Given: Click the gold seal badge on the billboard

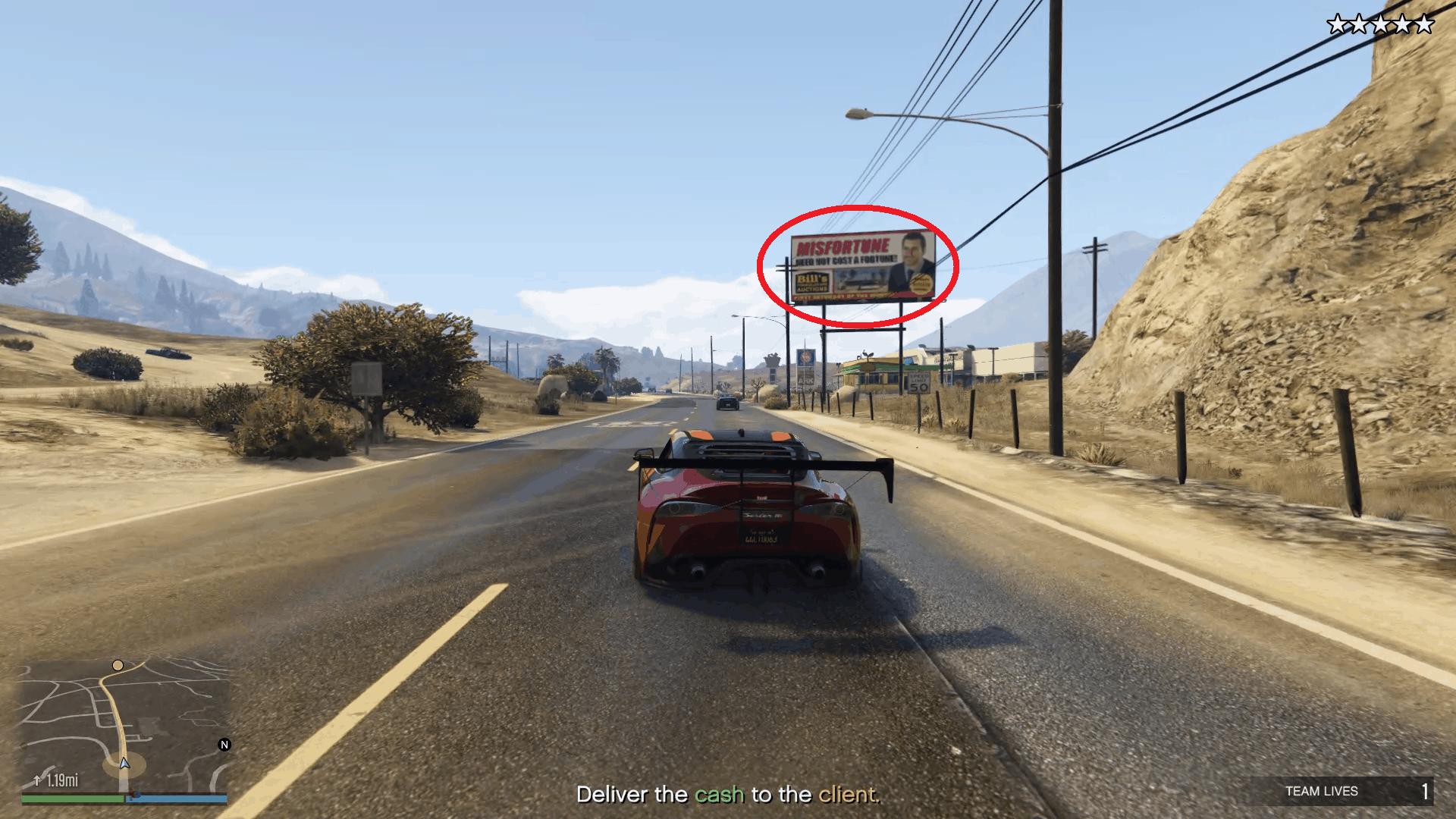Looking at the screenshot, I should [921, 284].
